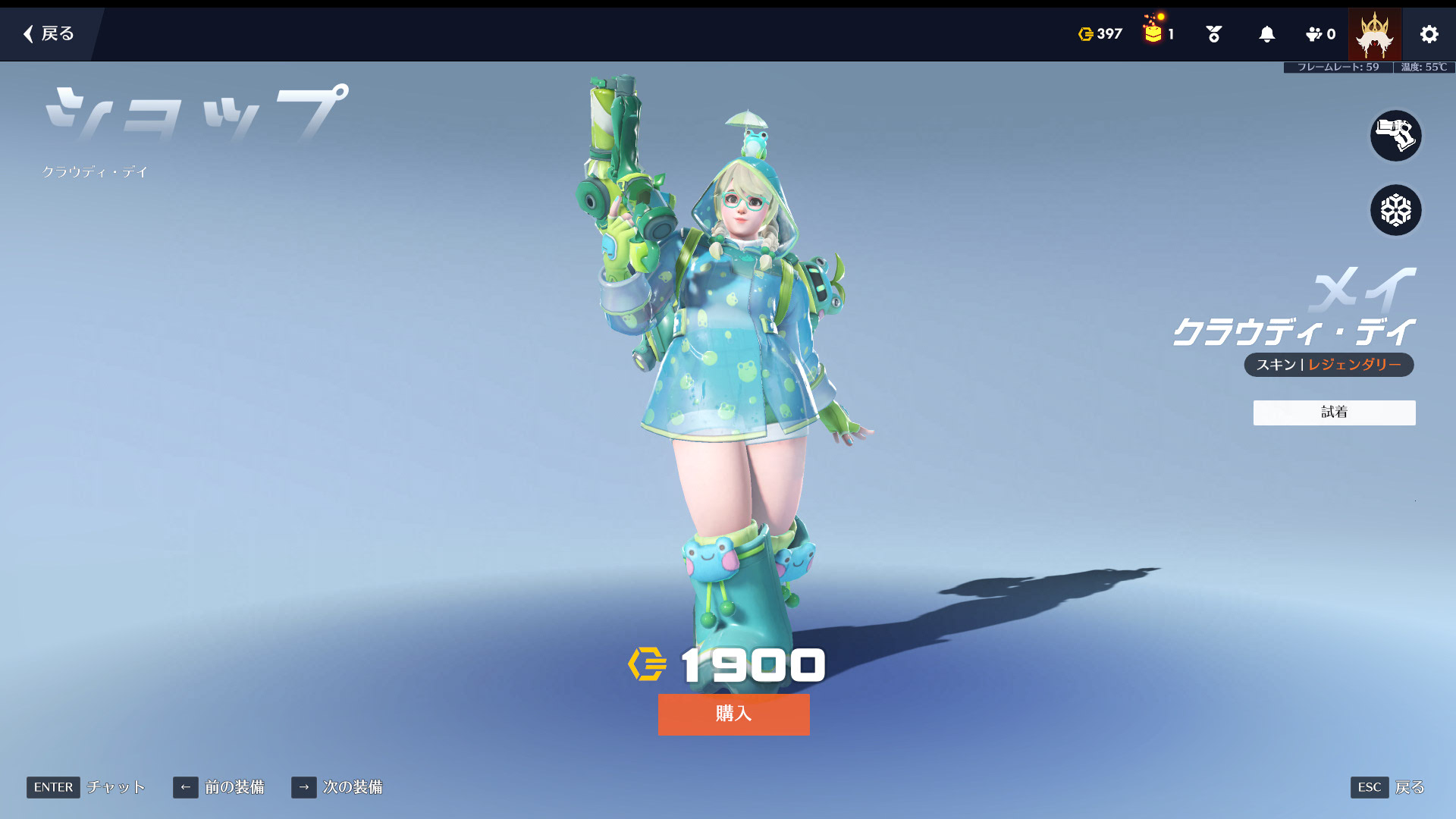Viewport: 1456px width, 819px height.
Task: Open the social group icon
Action: coord(1319,34)
